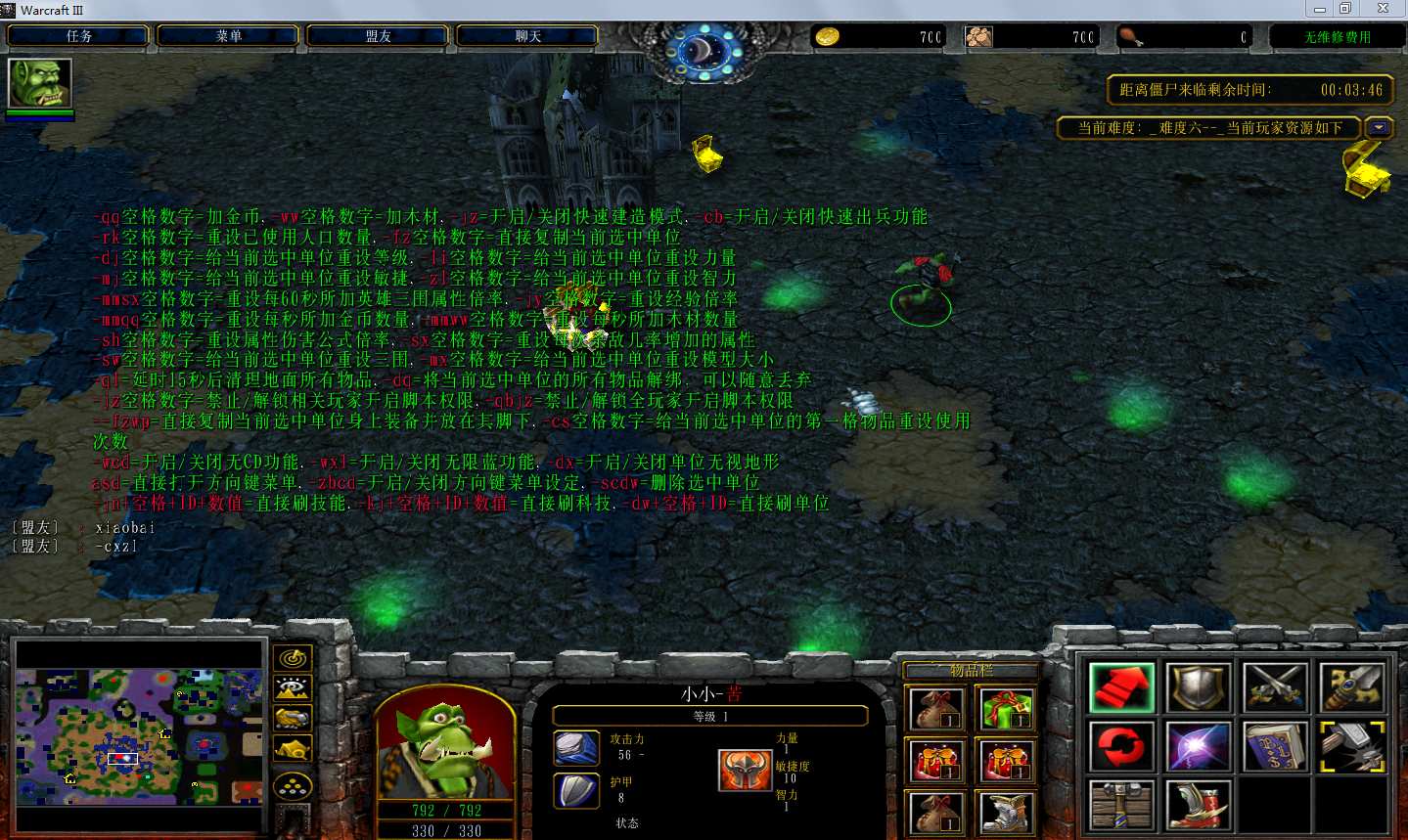Choose the shield stop command
1408x840 pixels.
tap(1199, 686)
